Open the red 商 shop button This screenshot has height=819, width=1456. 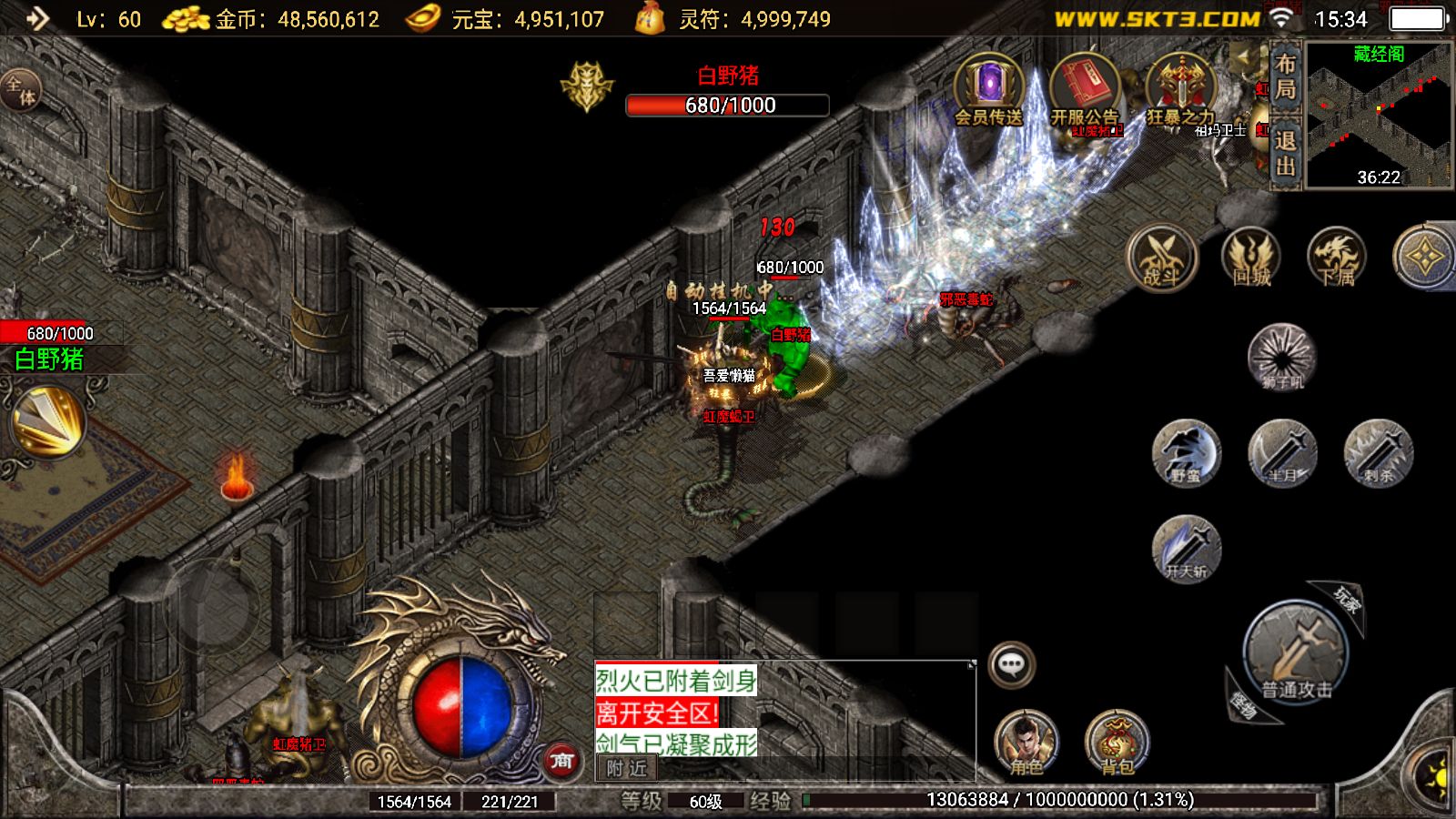click(x=561, y=760)
